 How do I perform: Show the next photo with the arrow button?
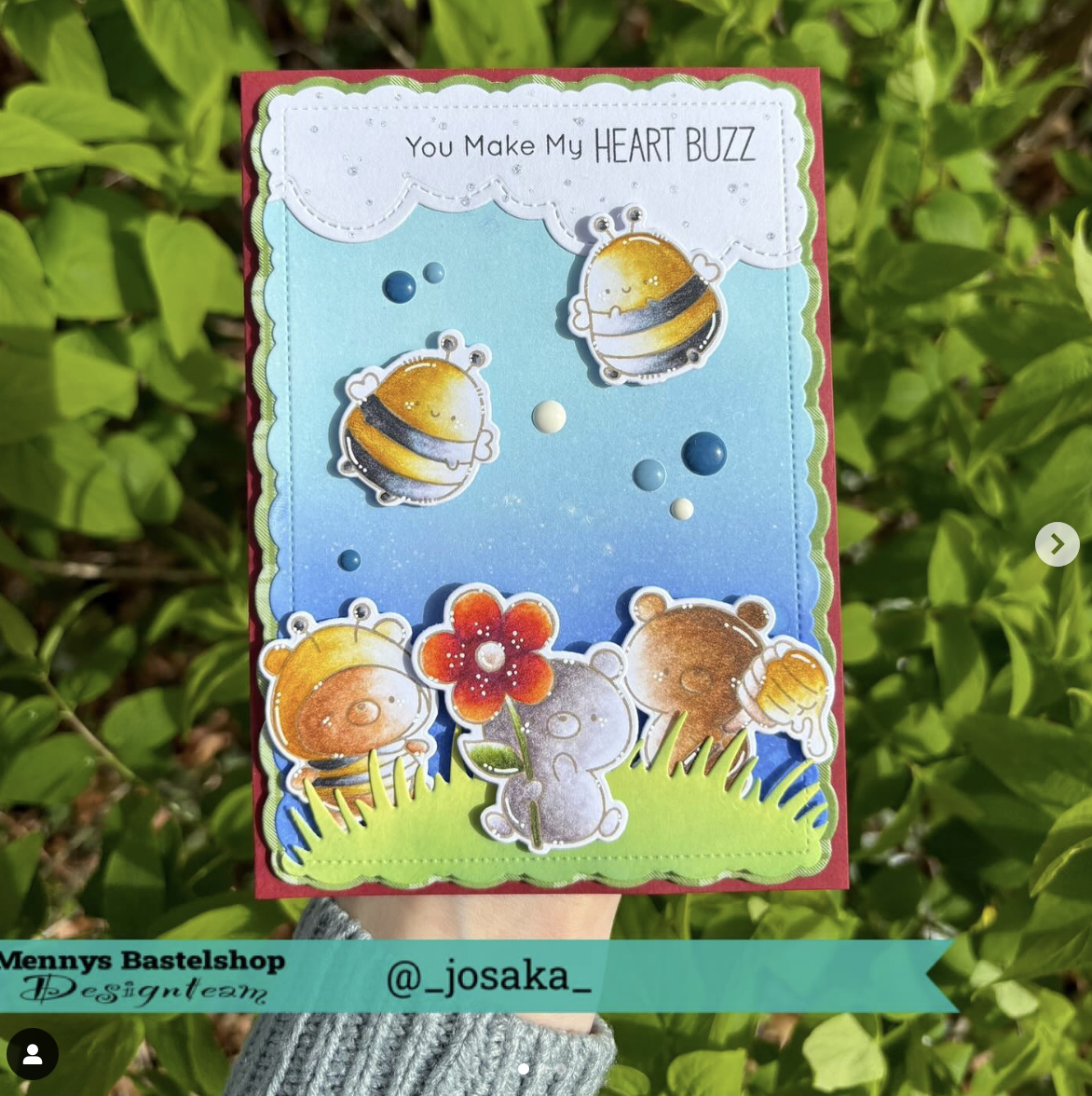[x=1057, y=544]
